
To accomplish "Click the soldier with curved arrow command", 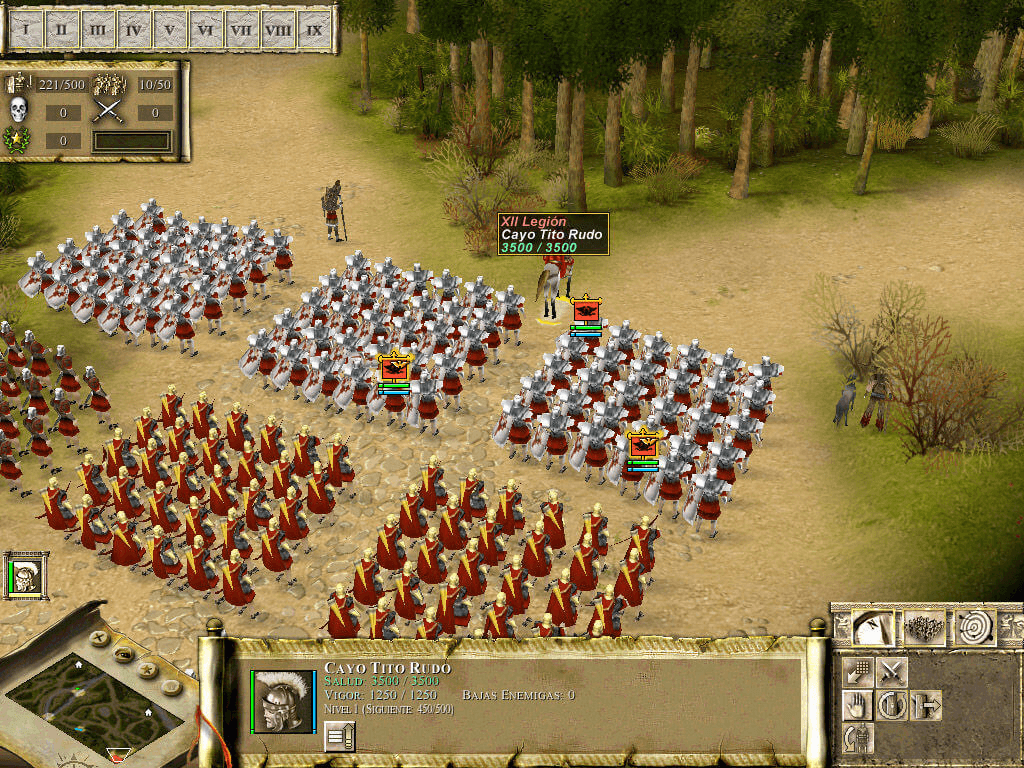I will (x=858, y=739).
